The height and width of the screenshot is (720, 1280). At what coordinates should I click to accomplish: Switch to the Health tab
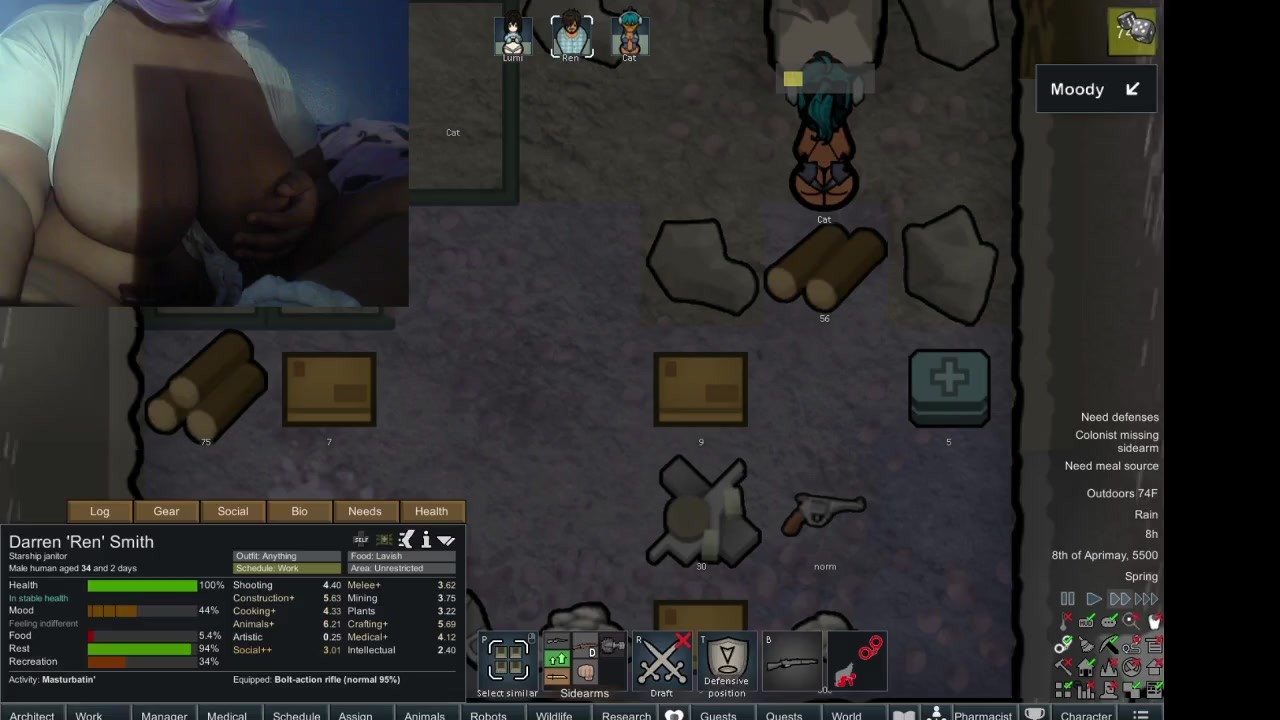coord(431,511)
